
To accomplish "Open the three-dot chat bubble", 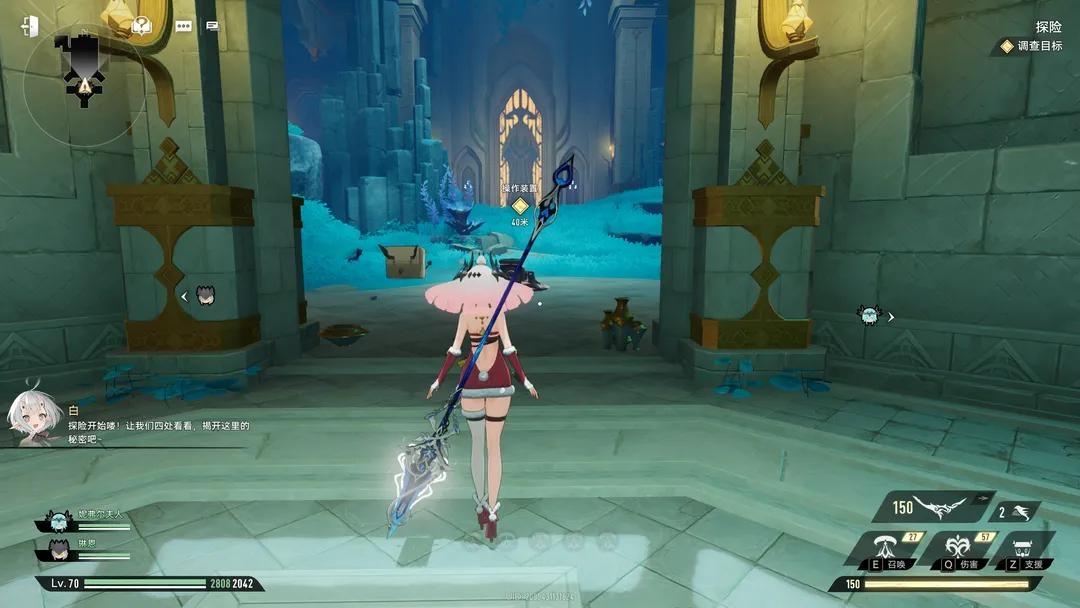I will tap(183, 27).
